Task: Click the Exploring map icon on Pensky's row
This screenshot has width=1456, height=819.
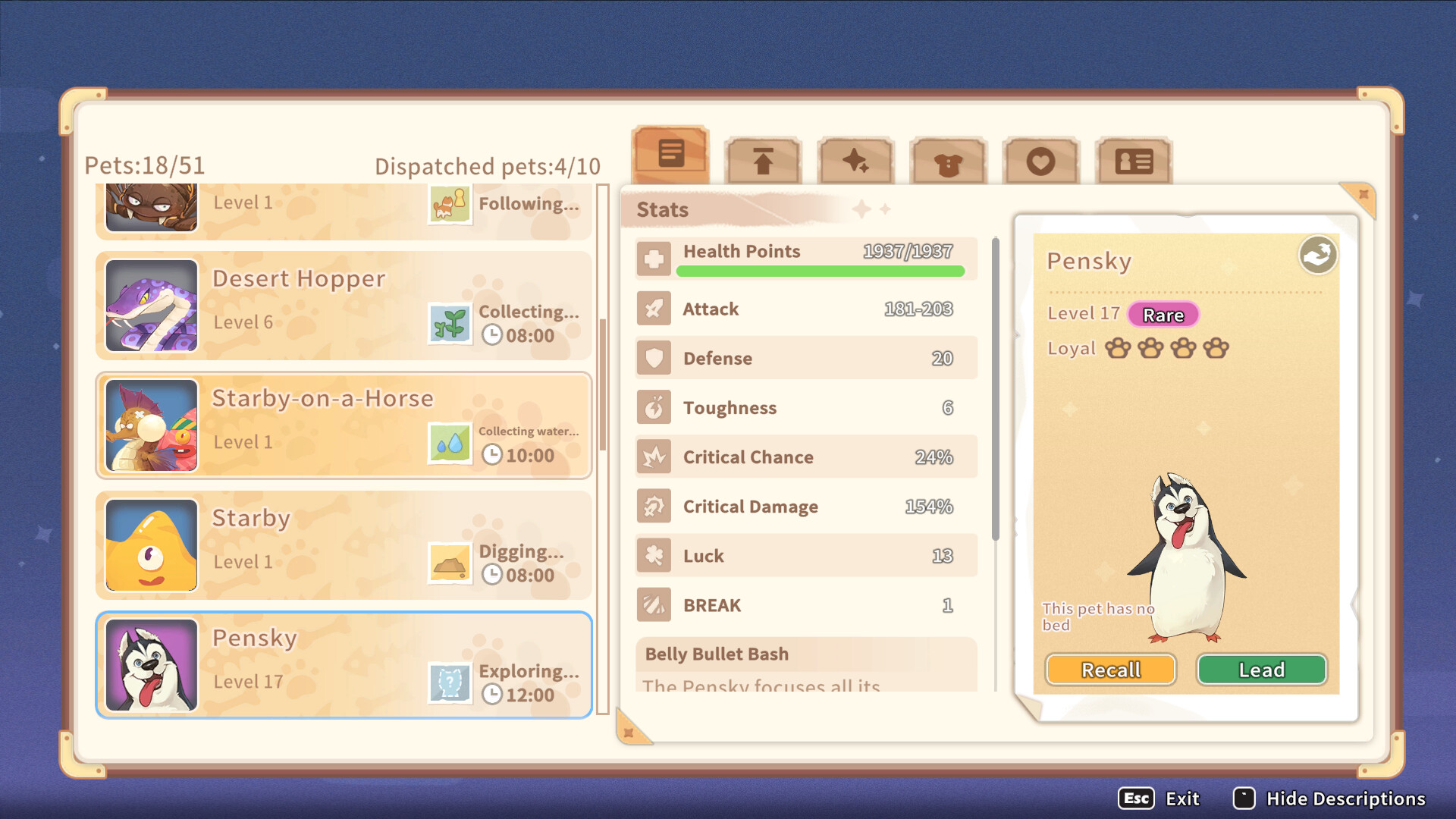Action: pyautogui.click(x=450, y=682)
